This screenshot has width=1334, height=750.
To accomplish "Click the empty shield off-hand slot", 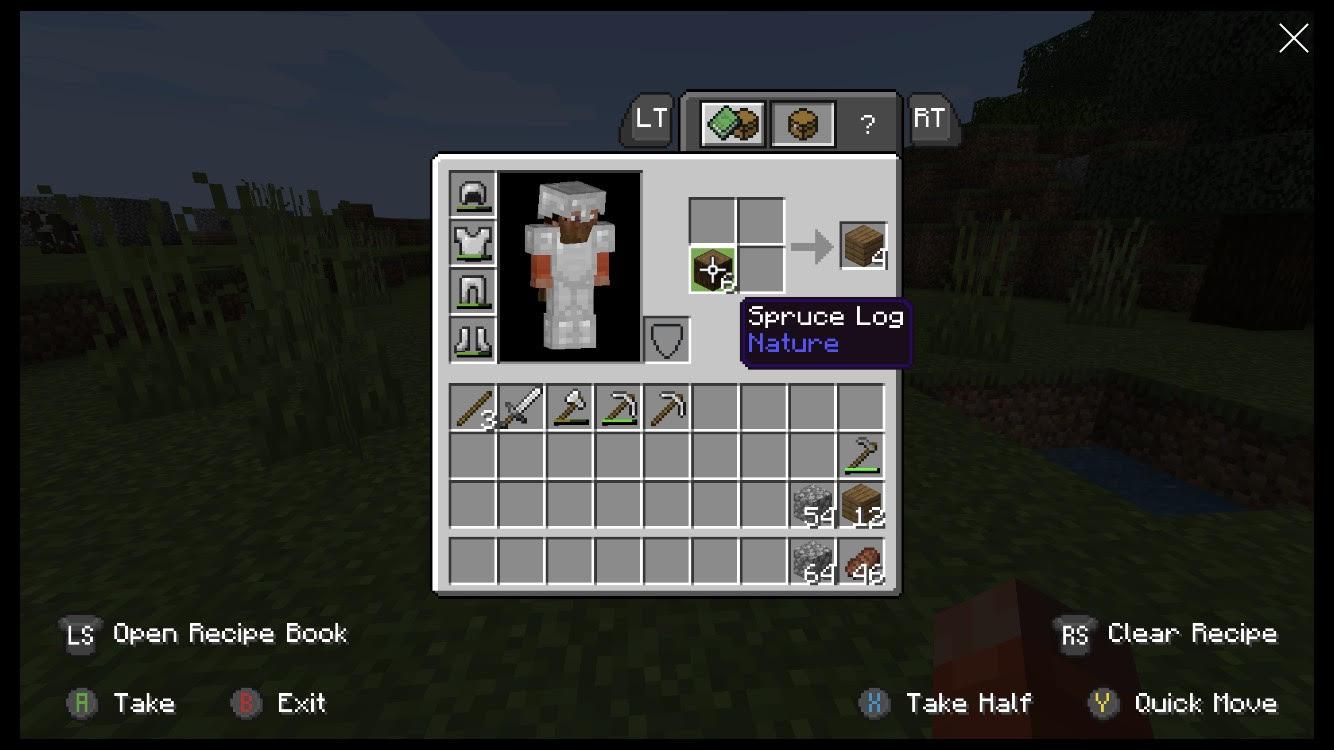I will (666, 340).
